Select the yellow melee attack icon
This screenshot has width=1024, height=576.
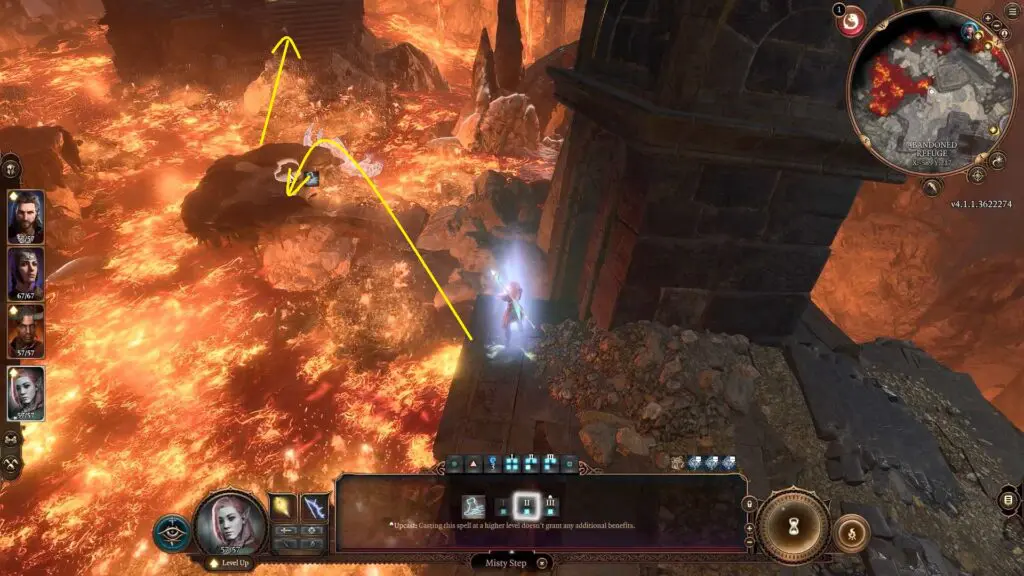(285, 508)
